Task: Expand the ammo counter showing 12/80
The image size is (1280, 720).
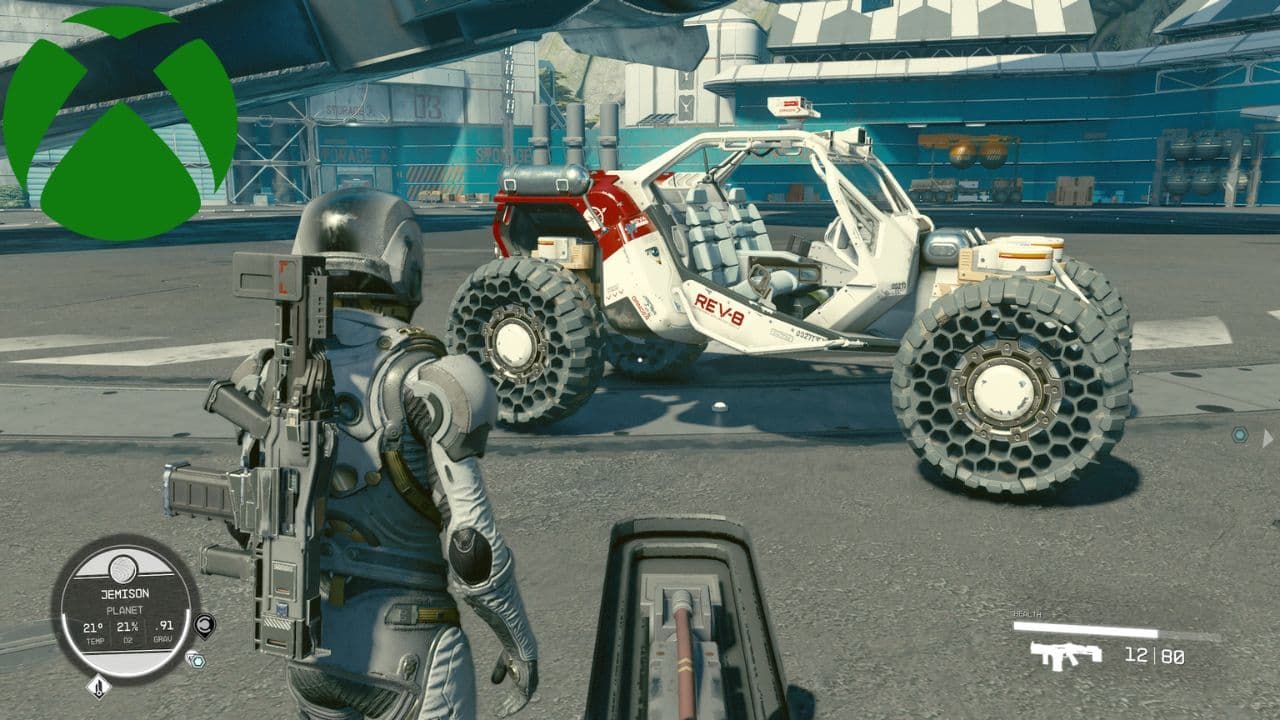Action: [1153, 656]
